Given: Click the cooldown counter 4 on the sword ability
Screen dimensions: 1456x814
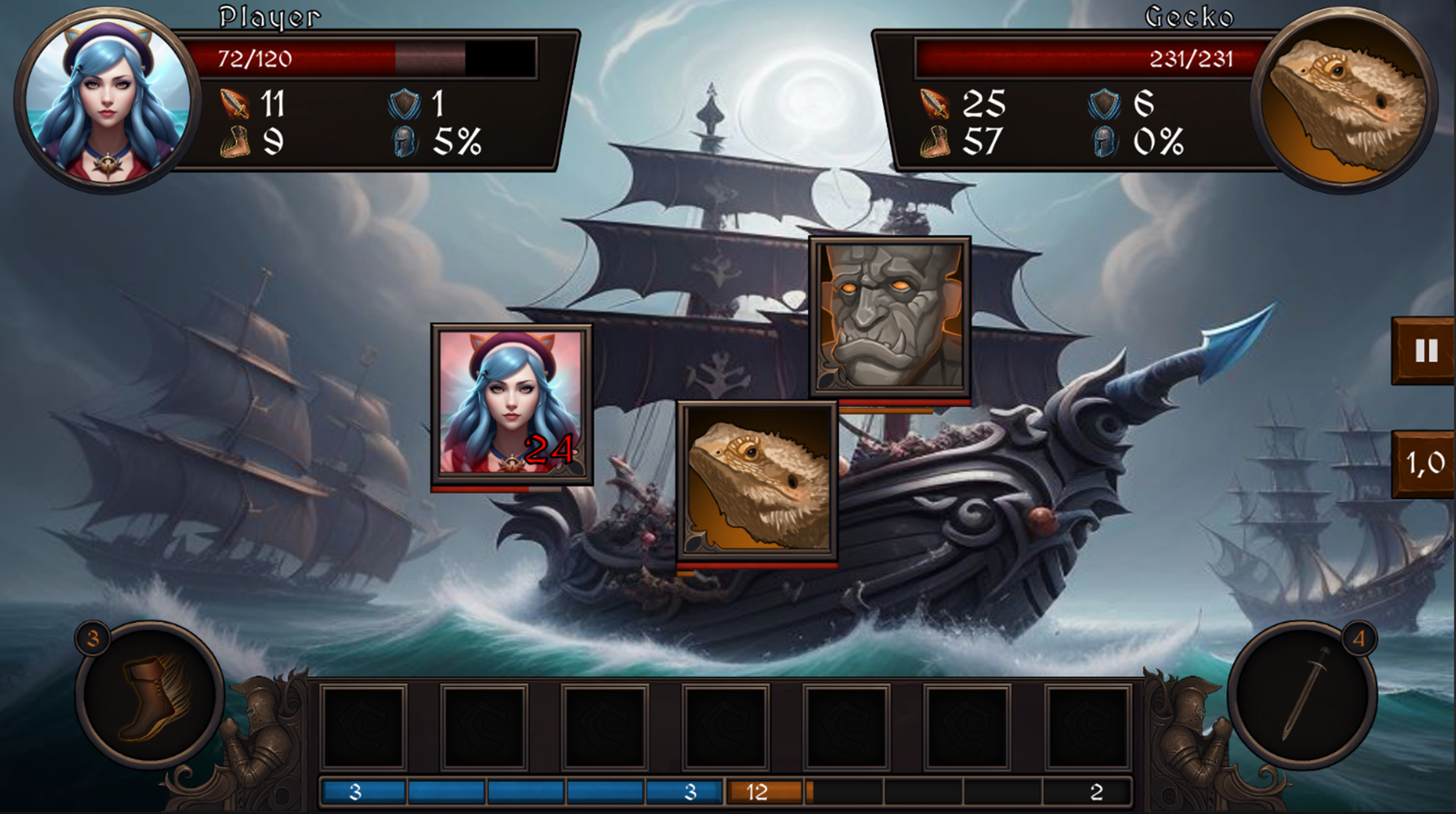Looking at the screenshot, I should (1360, 637).
